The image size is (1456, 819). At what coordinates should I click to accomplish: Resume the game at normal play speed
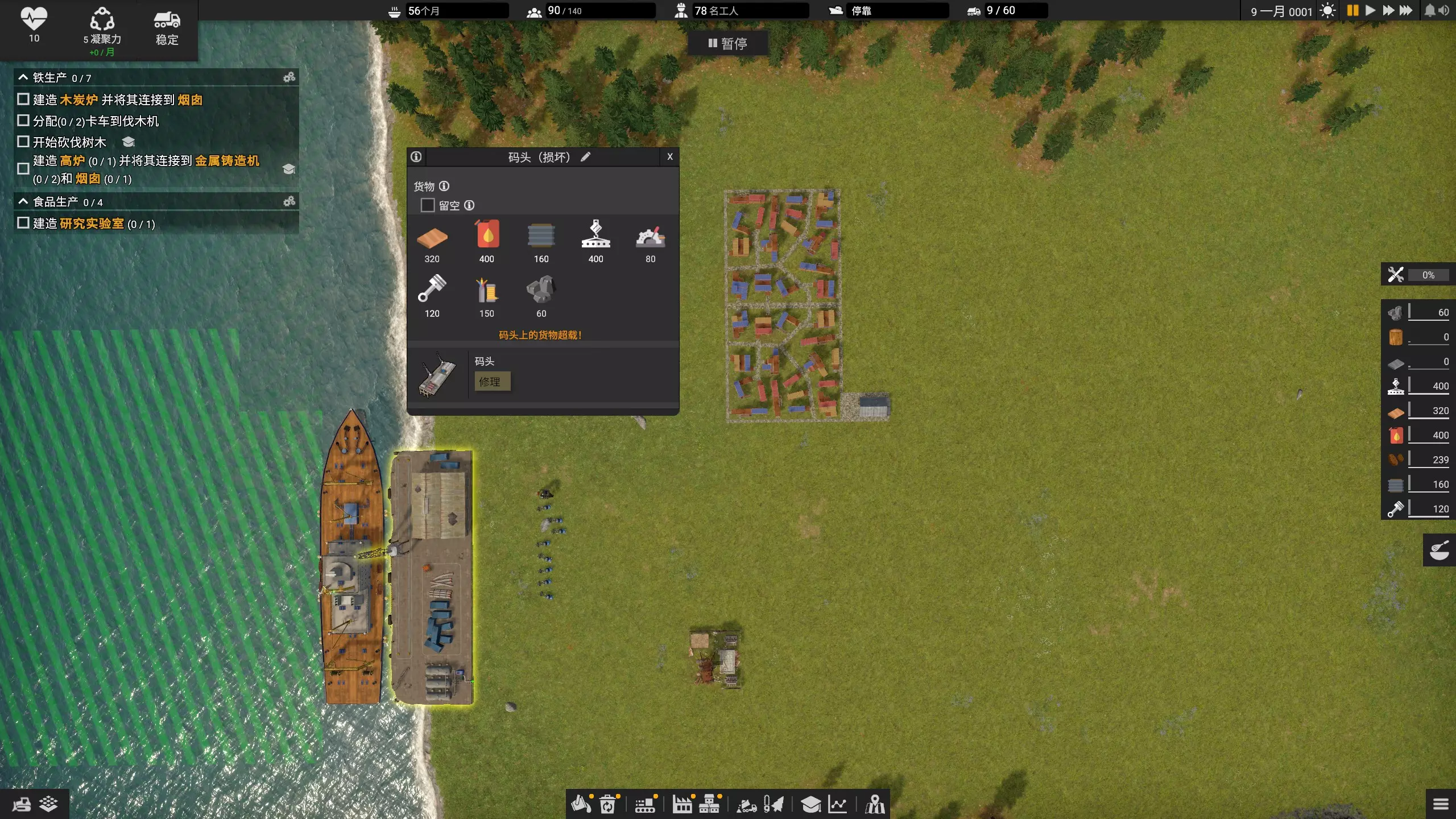click(1370, 10)
